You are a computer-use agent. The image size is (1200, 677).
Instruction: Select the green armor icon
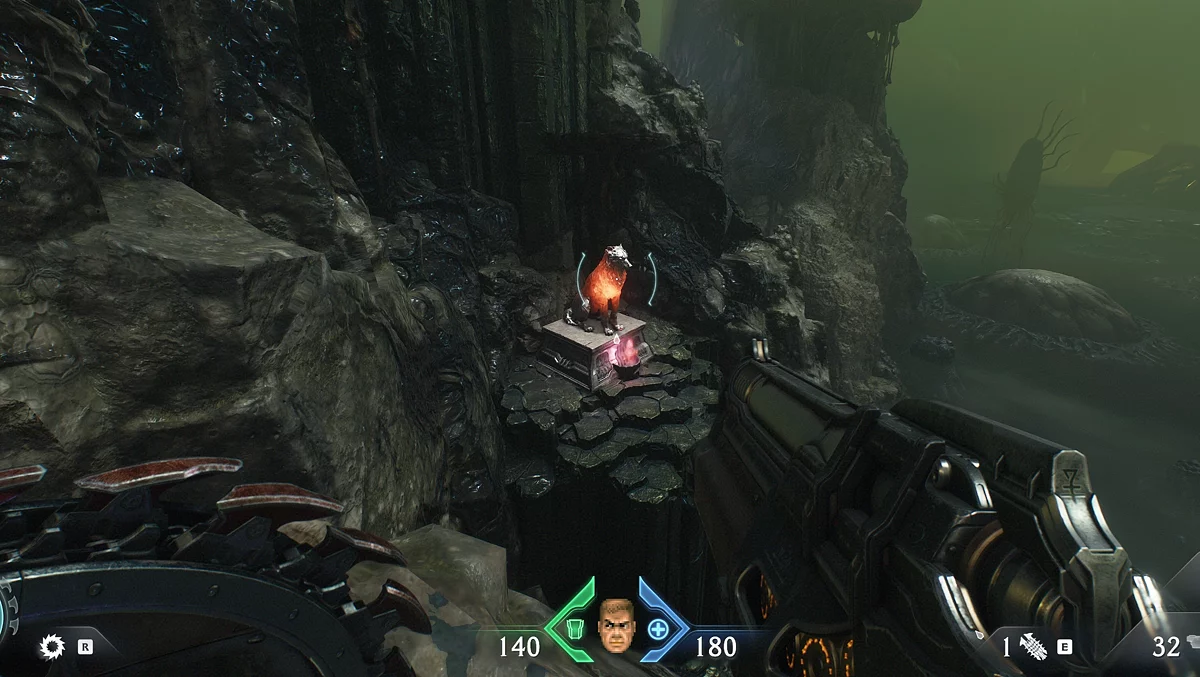tap(574, 629)
